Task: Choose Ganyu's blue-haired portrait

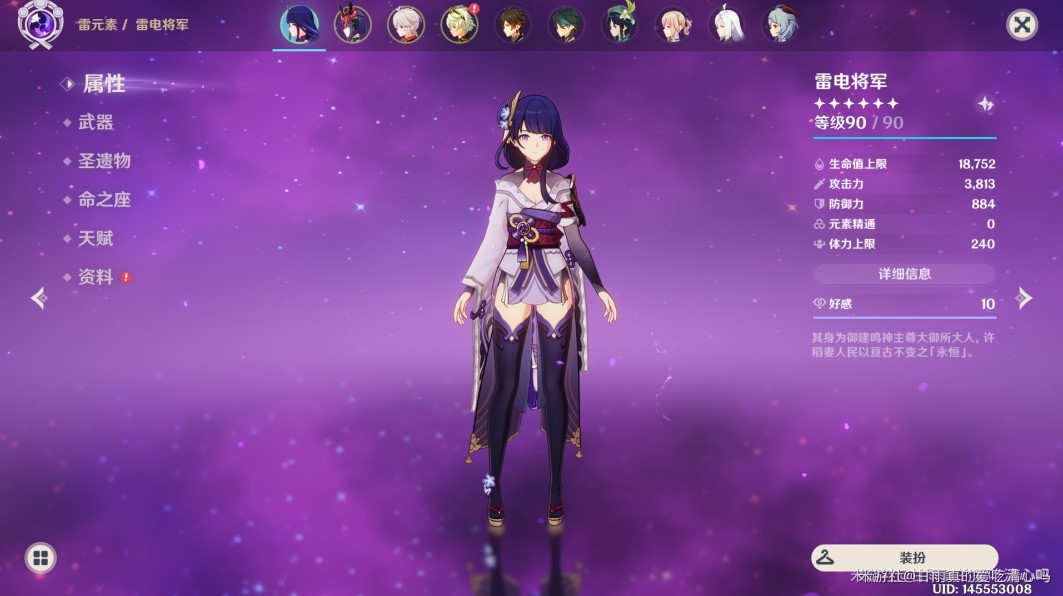Action: pyautogui.click(x=782, y=25)
